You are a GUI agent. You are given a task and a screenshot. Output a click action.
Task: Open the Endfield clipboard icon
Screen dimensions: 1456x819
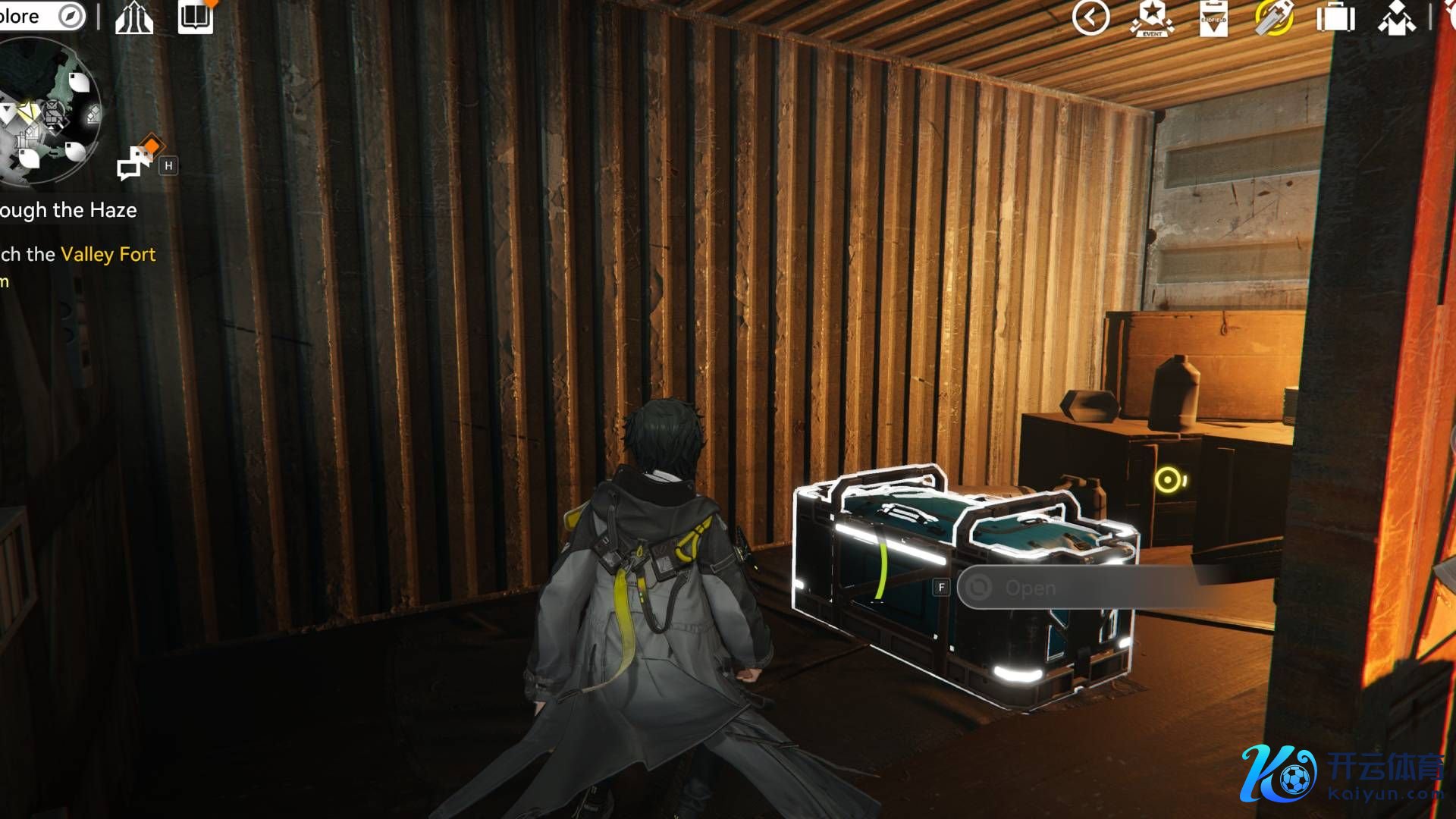1213,18
